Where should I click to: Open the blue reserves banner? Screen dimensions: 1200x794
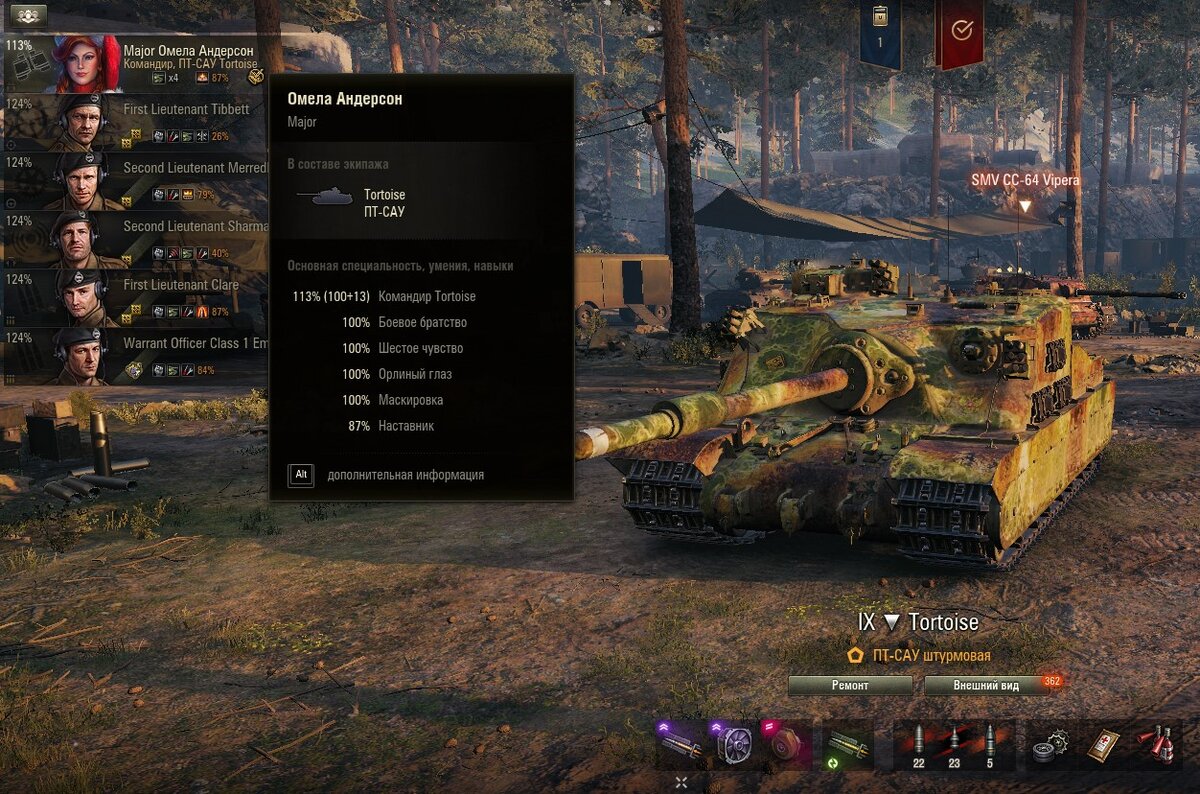point(880,35)
